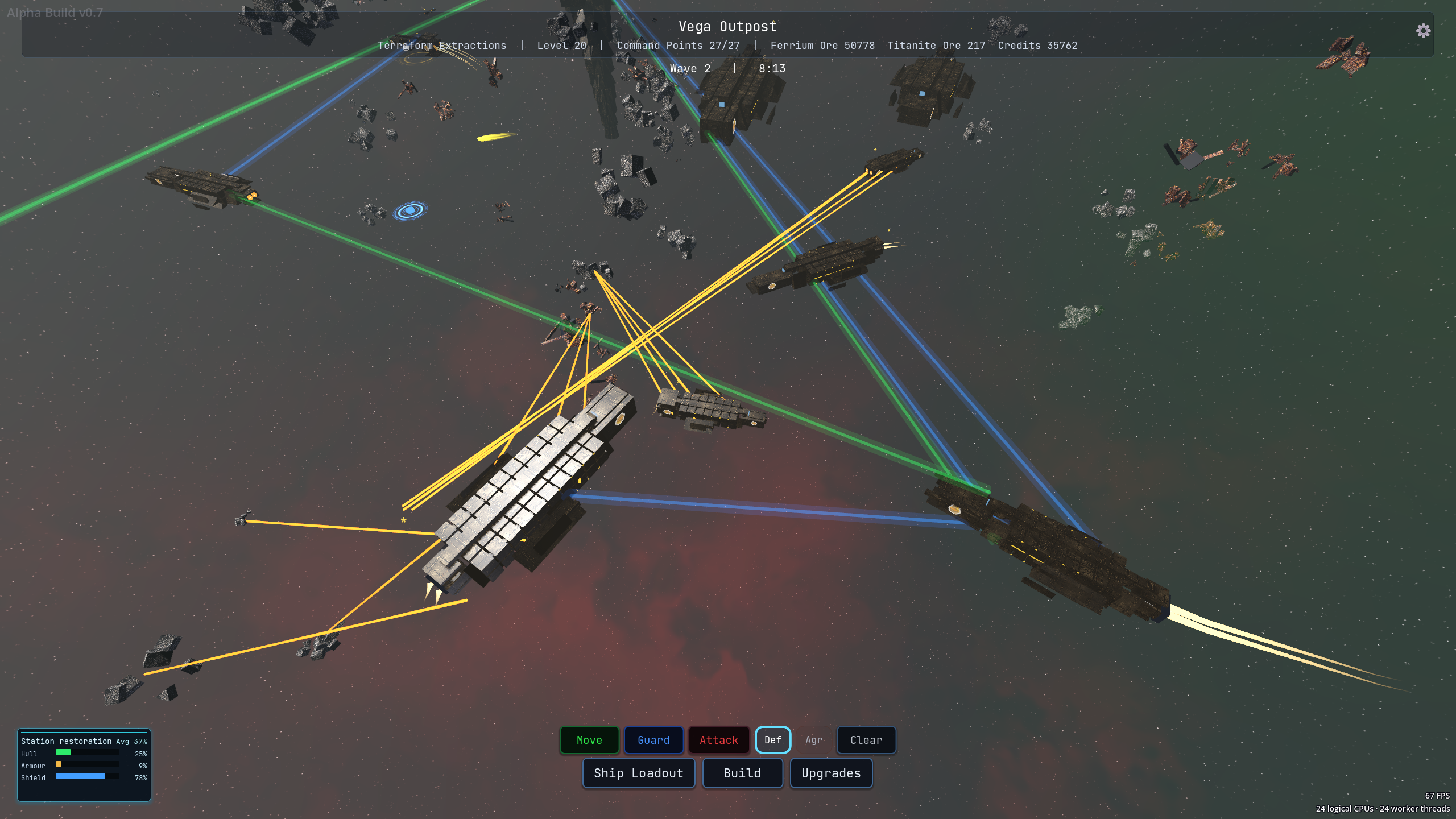The image size is (1456, 819).
Task: Switch stance to Agr
Action: pyautogui.click(x=814, y=740)
